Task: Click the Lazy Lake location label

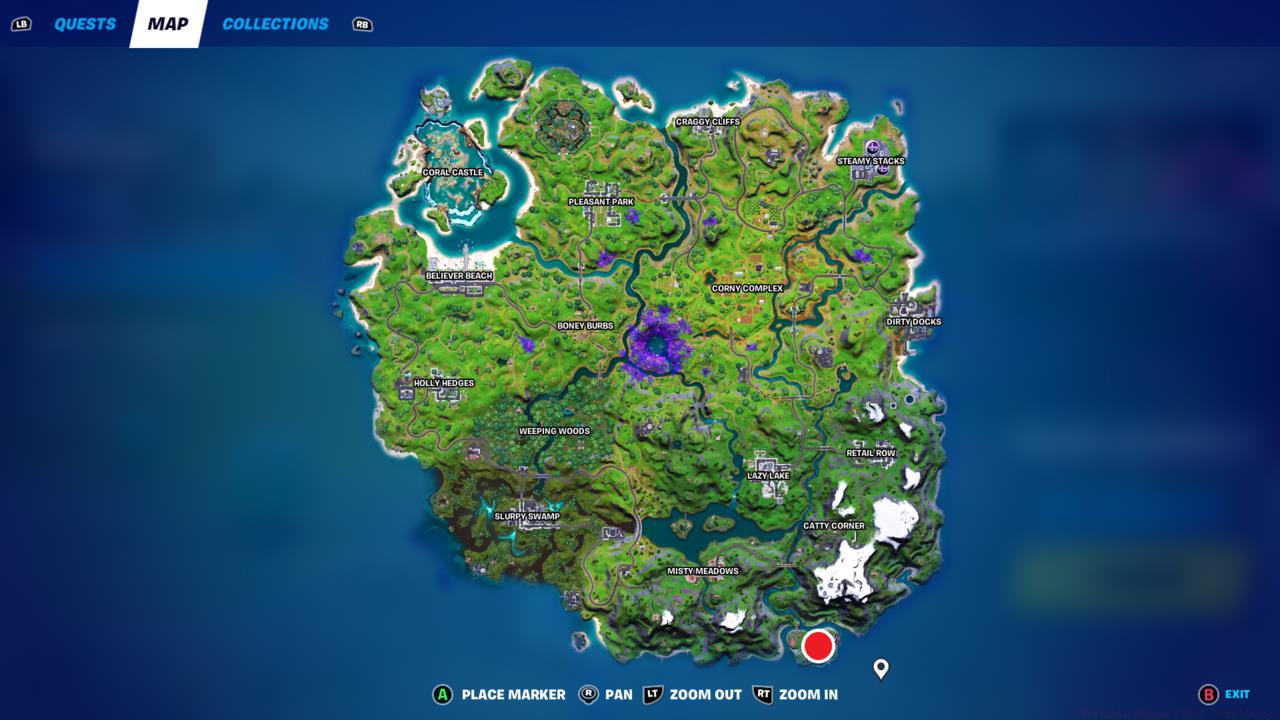Action: (767, 477)
